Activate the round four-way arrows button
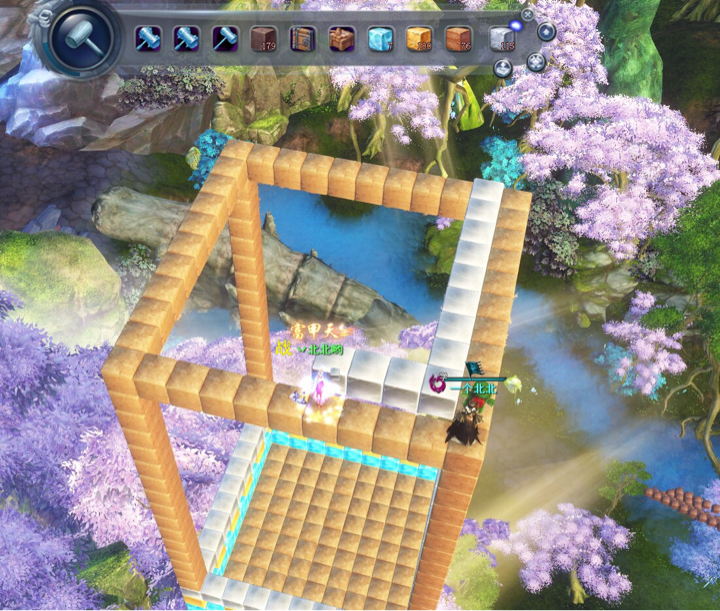The image size is (720, 611). point(537,62)
